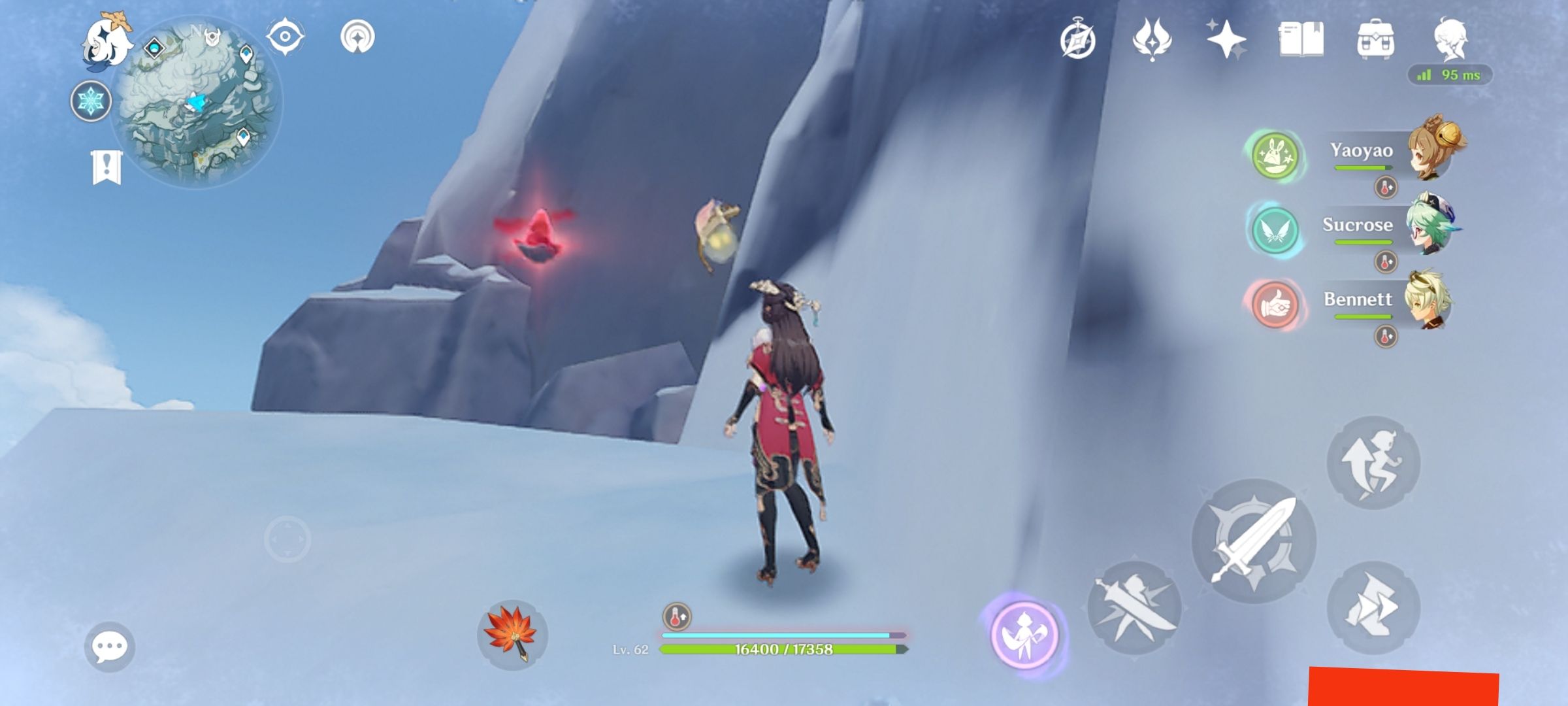Open the Character screen silhouette icon
The width and height of the screenshot is (1568, 706).
(x=1452, y=41)
